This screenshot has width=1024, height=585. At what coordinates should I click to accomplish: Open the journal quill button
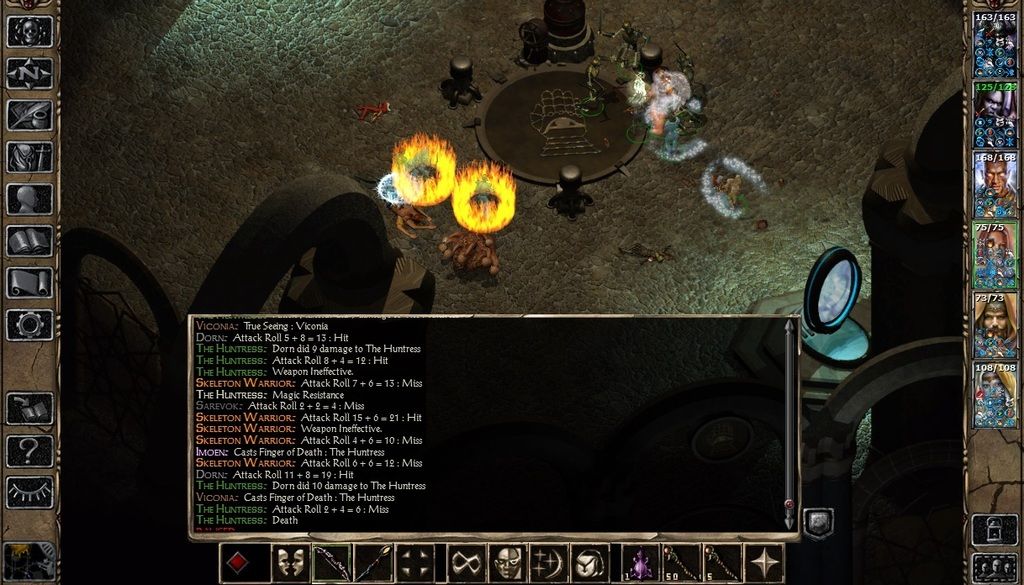(30, 115)
